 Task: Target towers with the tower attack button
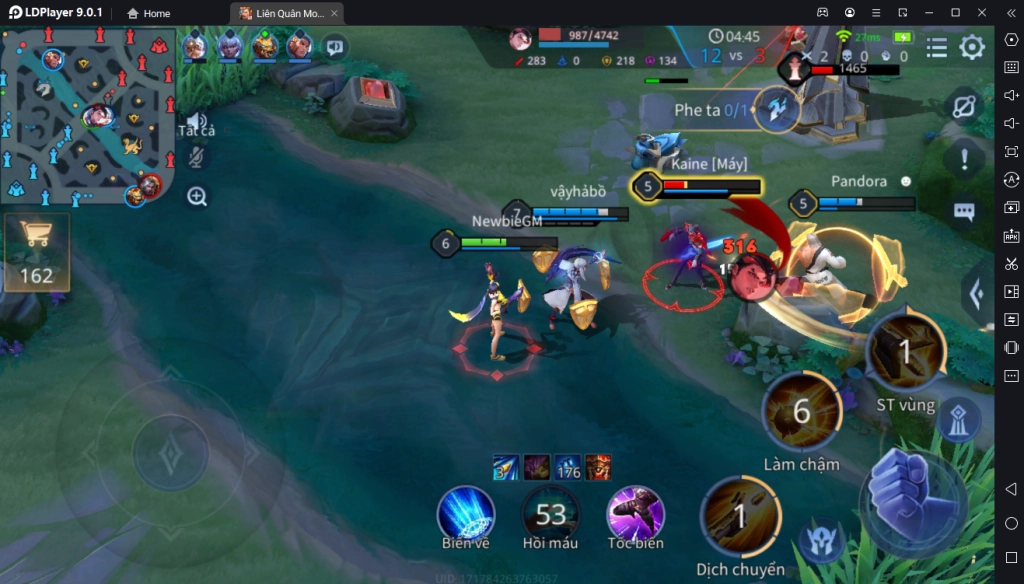(959, 420)
